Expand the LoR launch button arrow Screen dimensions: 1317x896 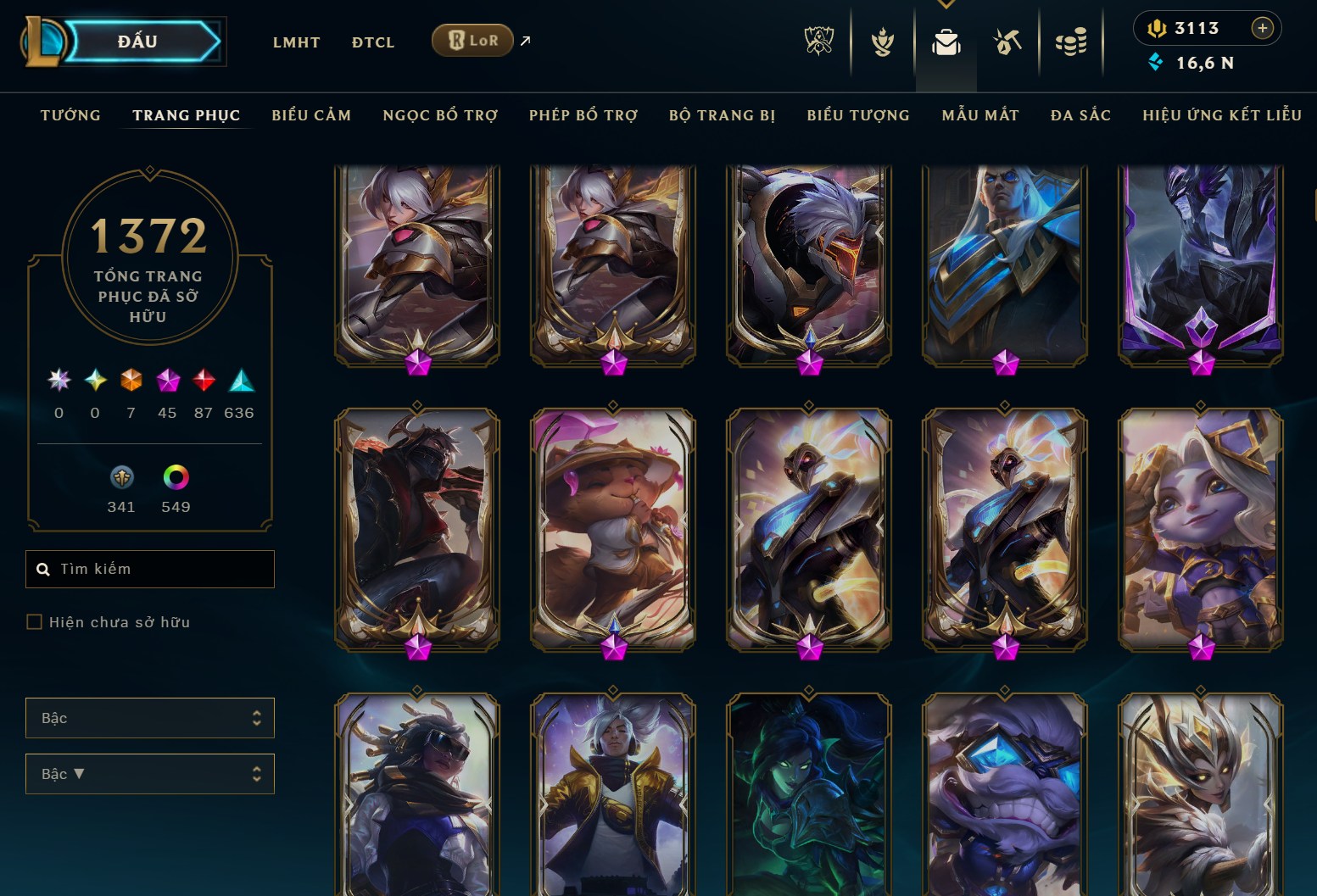click(524, 39)
